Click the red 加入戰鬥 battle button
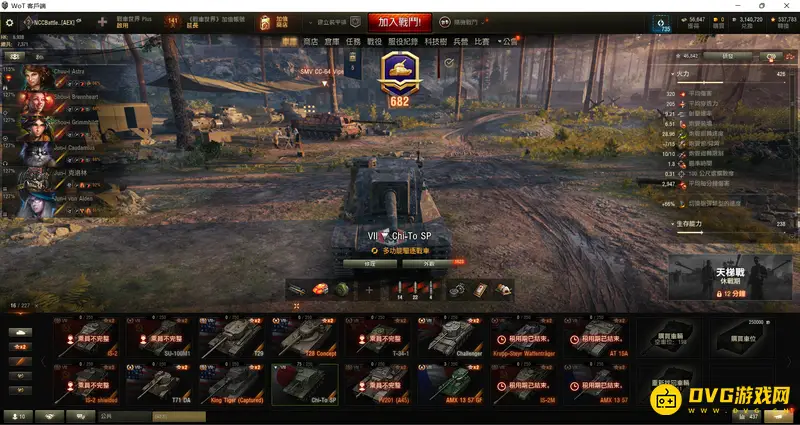This screenshot has height=425, width=800. 398,21
